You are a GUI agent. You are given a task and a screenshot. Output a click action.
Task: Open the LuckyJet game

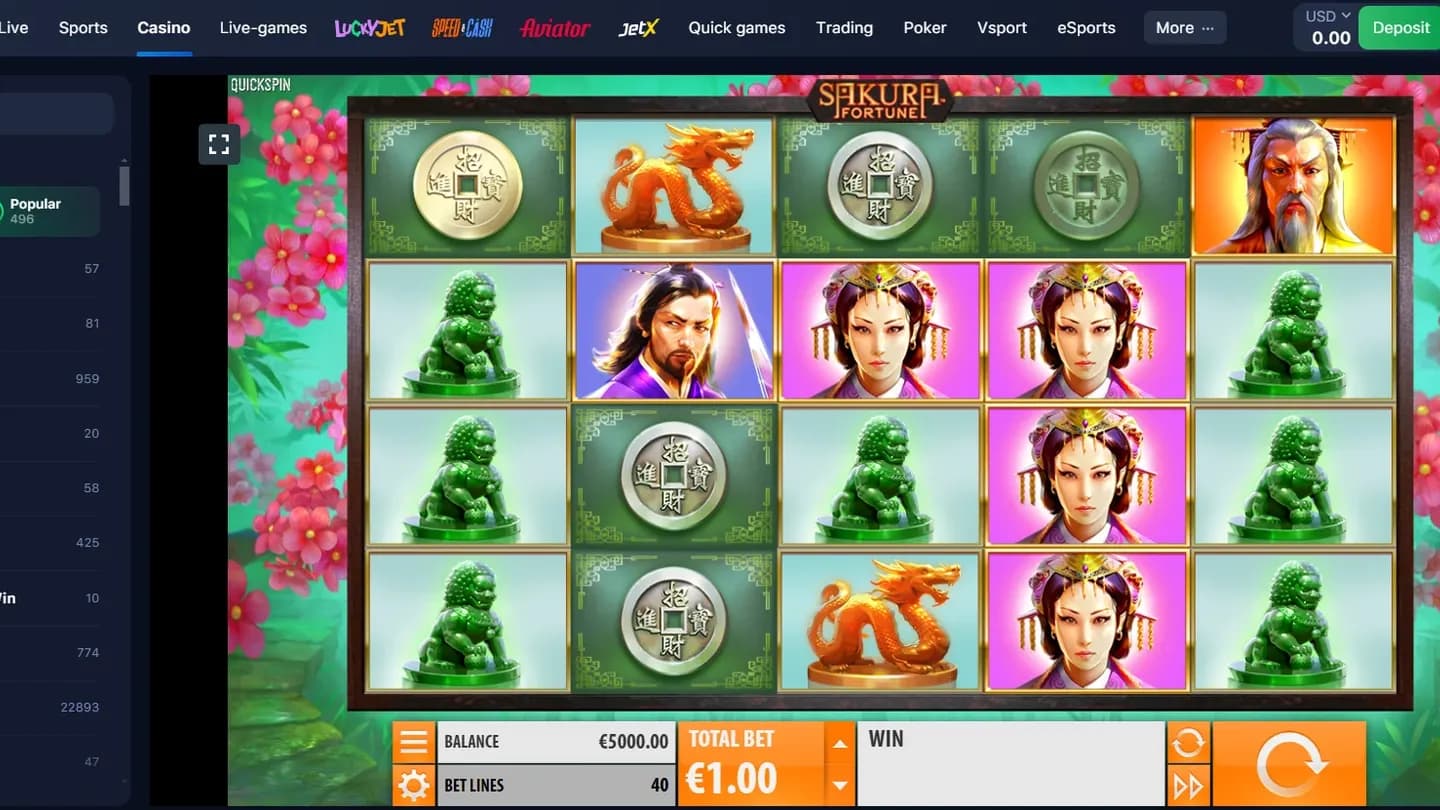[369, 28]
